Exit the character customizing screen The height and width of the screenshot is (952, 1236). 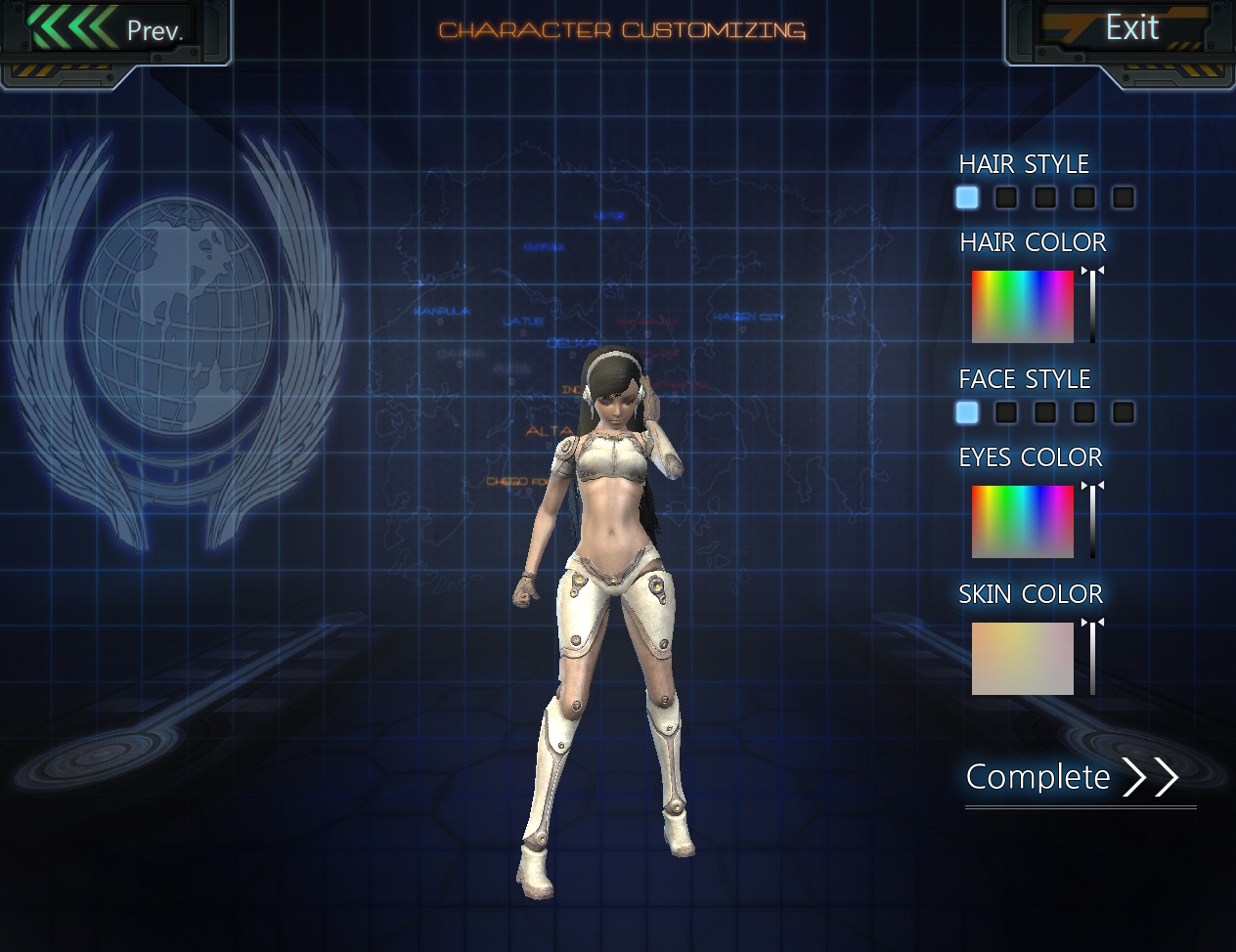point(1130,28)
